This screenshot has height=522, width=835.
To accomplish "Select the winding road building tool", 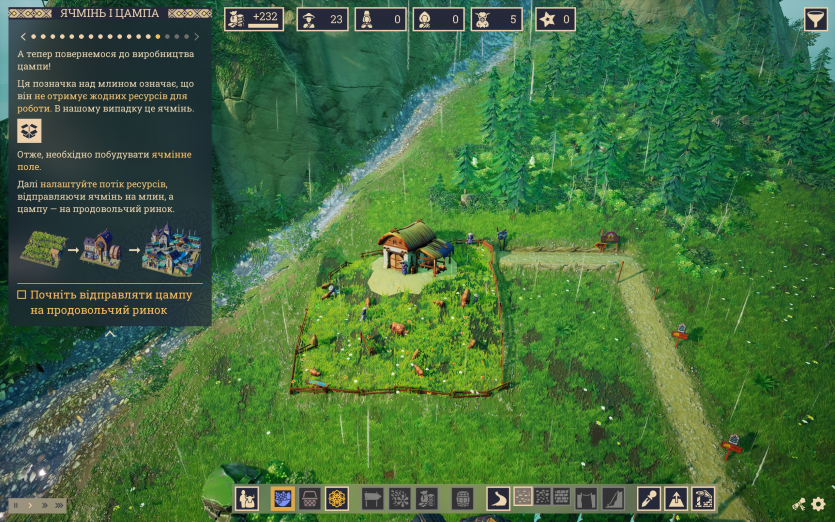I will point(498,497).
